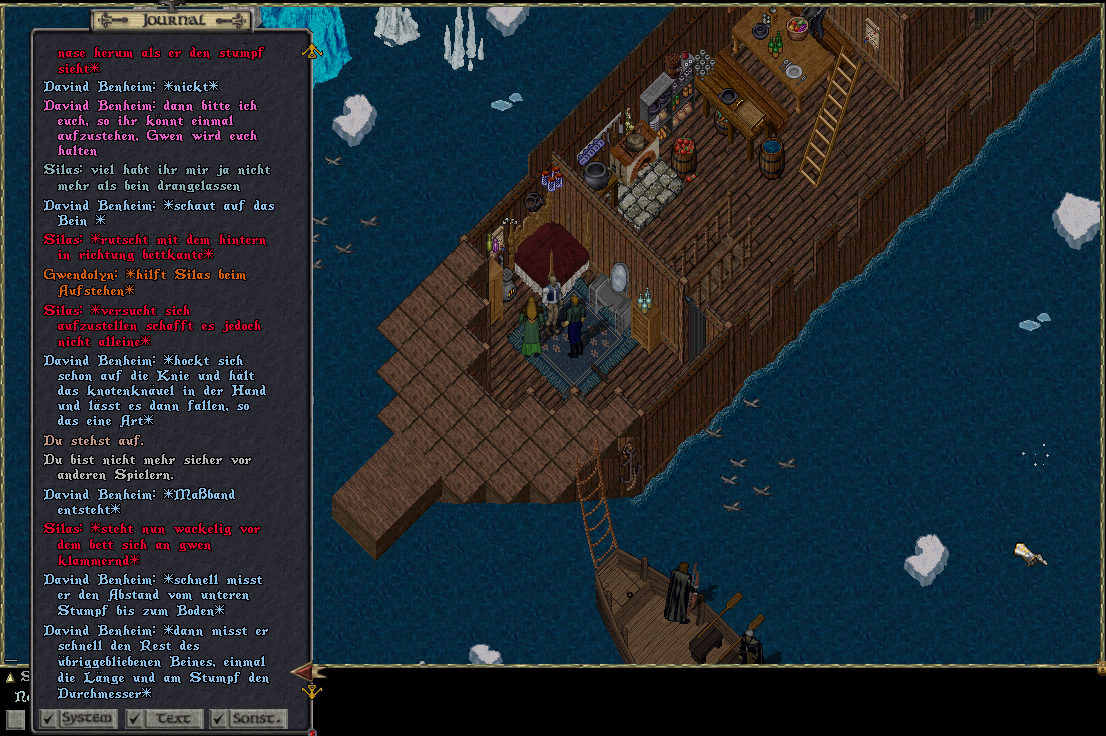
Task: Click the Journal title plaque
Action: [x=173, y=20]
